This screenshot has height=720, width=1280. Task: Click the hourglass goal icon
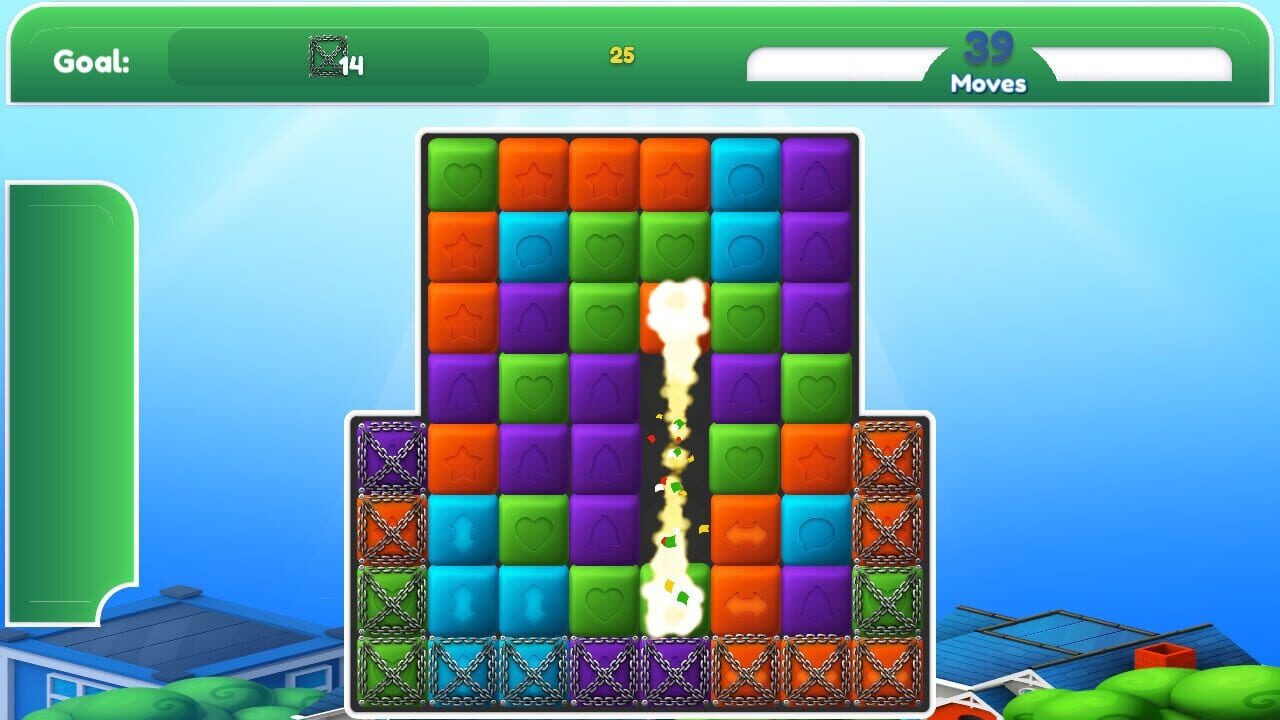coord(325,57)
